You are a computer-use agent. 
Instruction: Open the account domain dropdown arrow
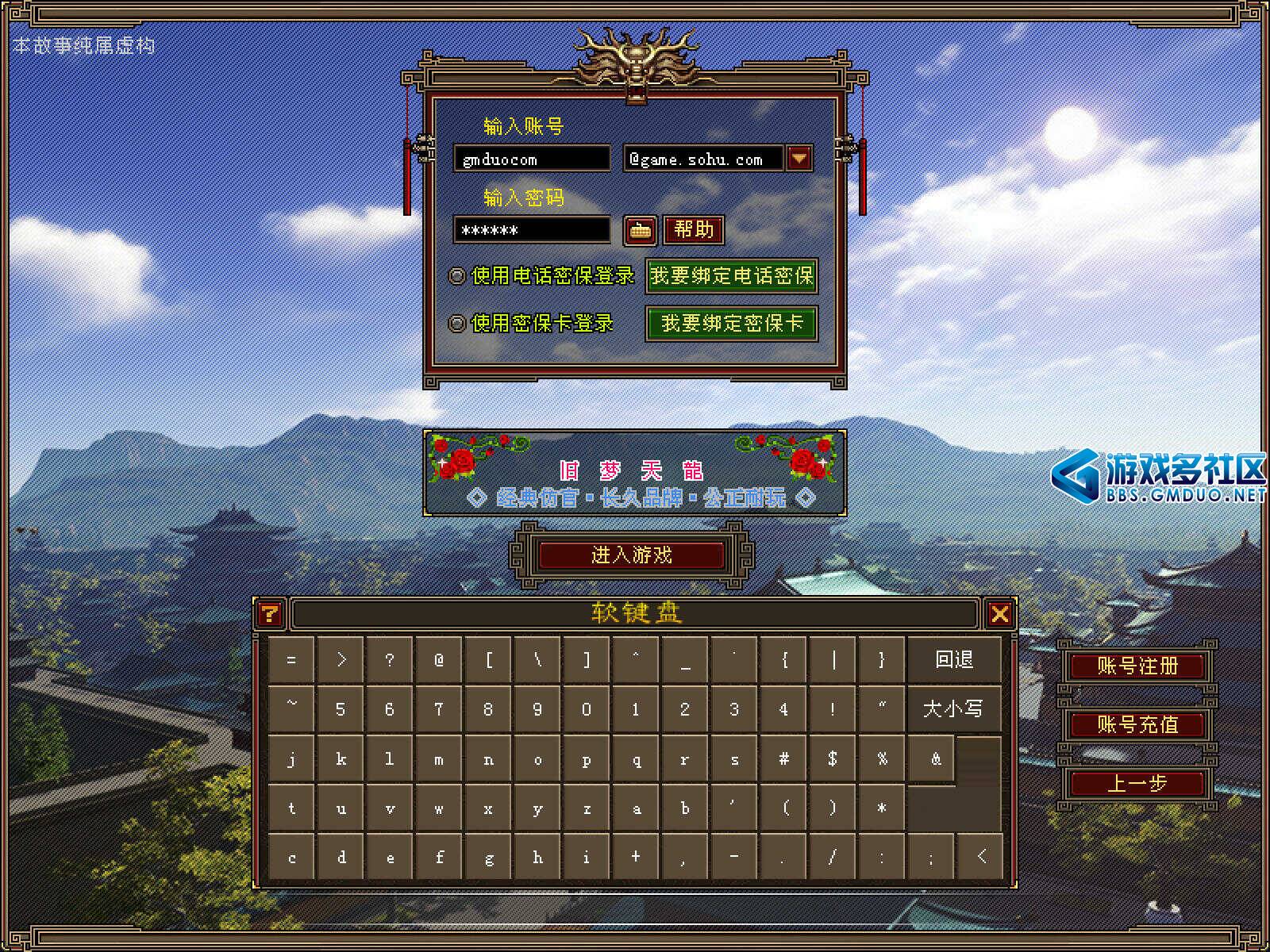click(799, 159)
